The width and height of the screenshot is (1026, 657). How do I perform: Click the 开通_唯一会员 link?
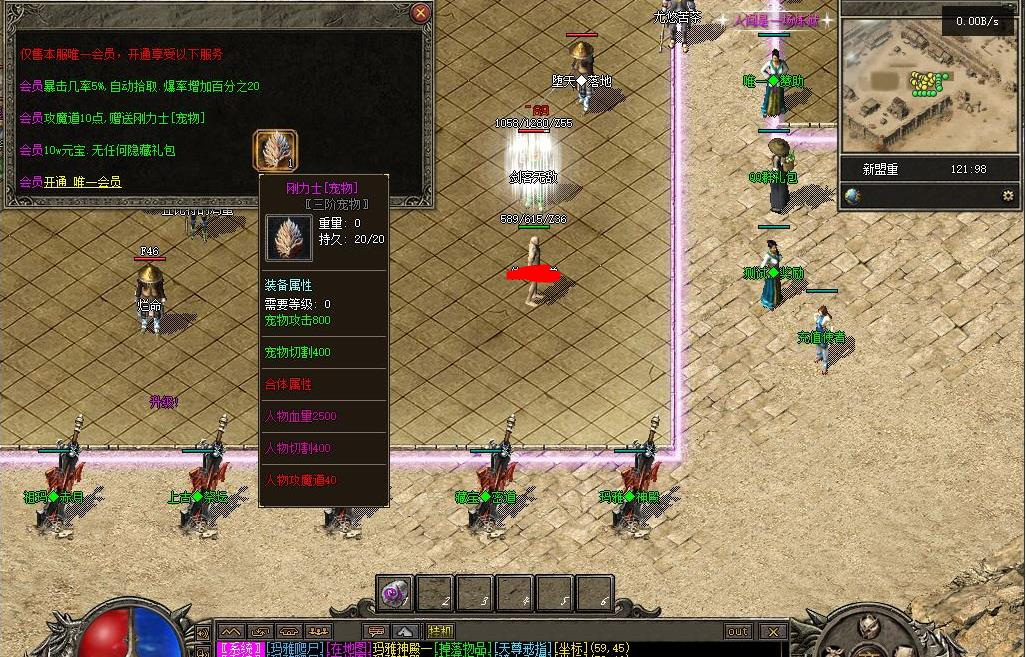tap(82, 182)
